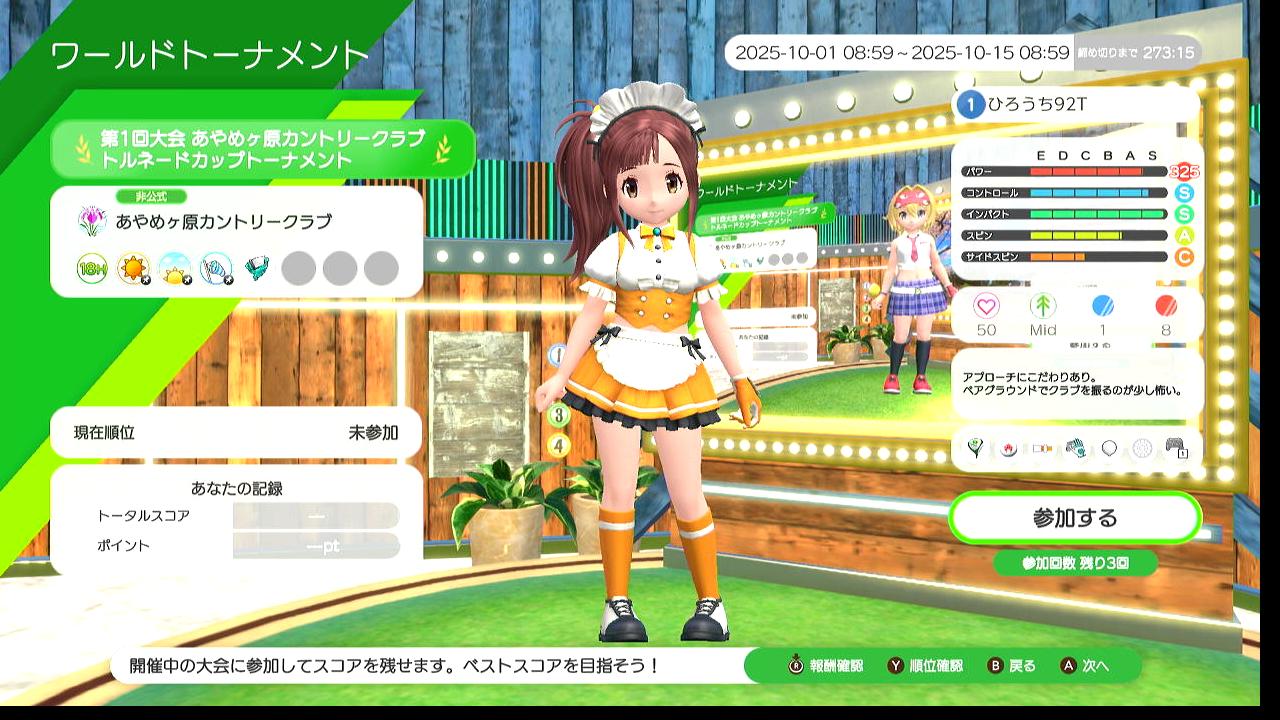Click the orange sunny weather icon
The width and height of the screenshot is (1280, 720).
tap(133, 268)
